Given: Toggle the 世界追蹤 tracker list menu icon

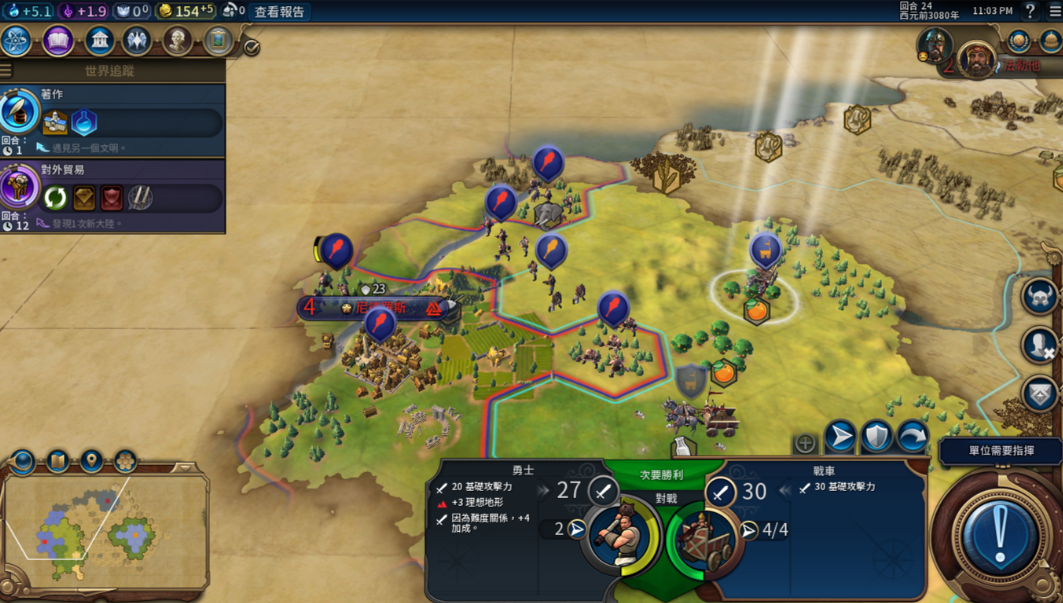Looking at the screenshot, I should pos(6,71).
